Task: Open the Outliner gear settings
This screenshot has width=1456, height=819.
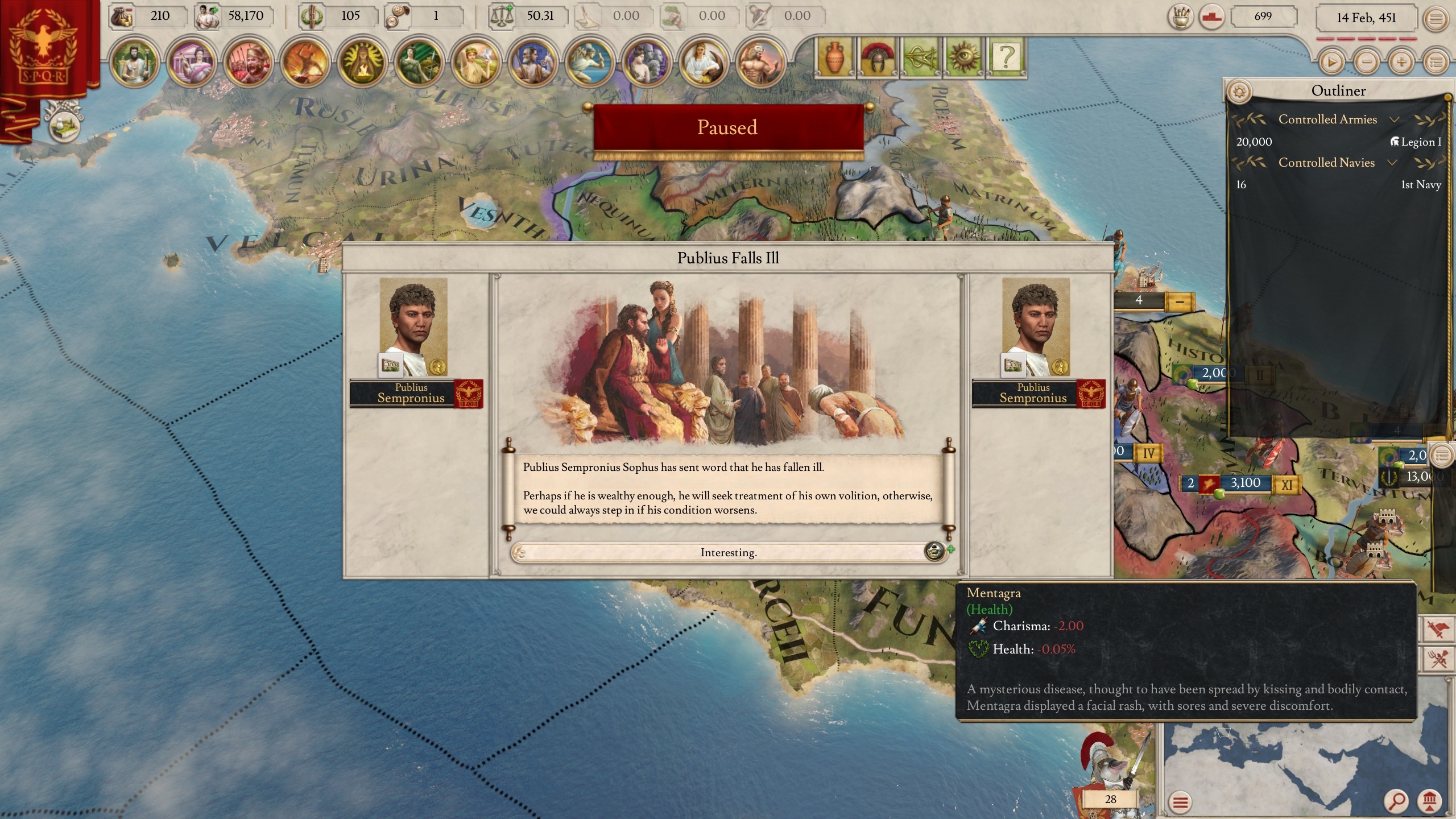Action: point(1240,91)
